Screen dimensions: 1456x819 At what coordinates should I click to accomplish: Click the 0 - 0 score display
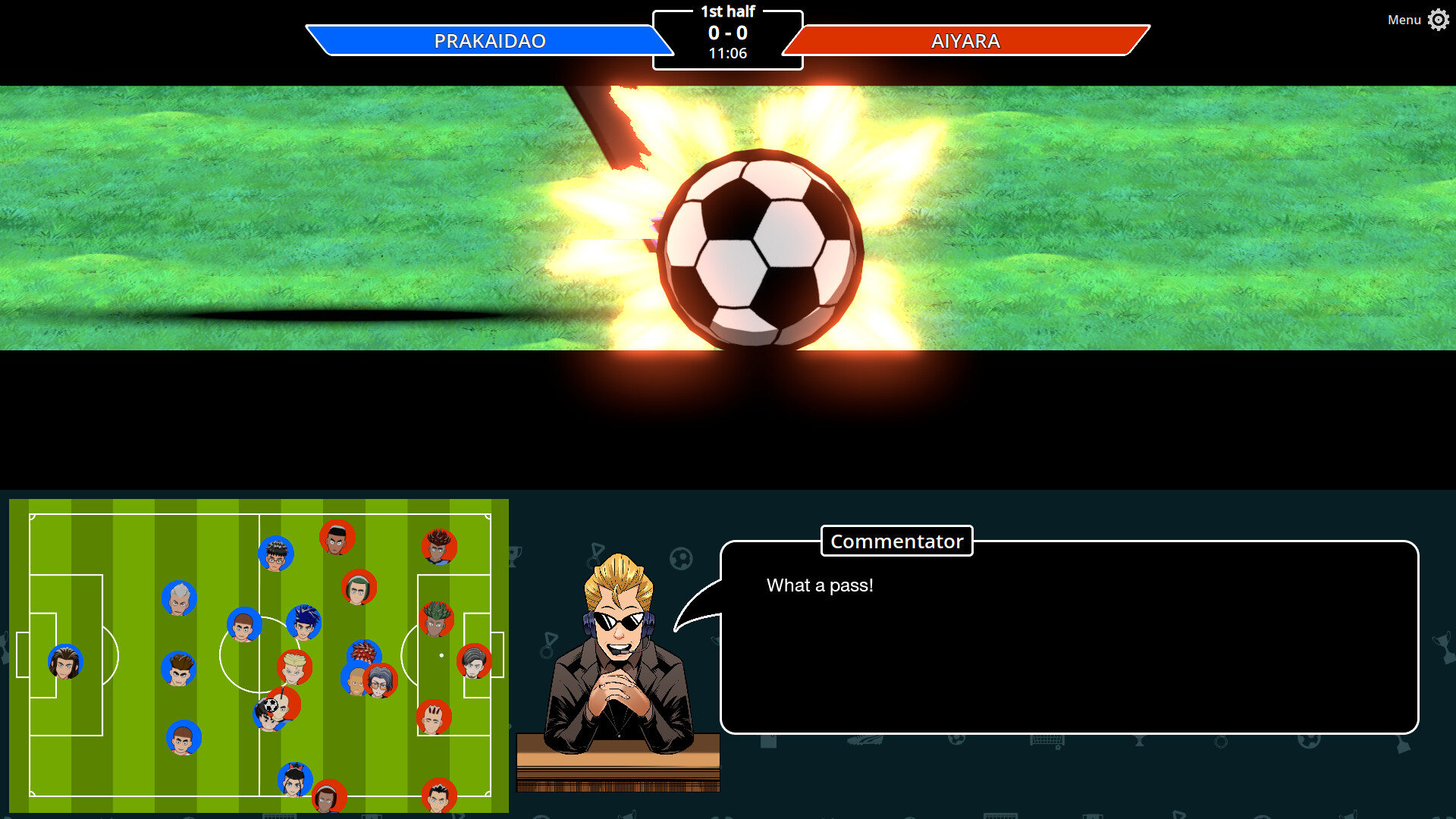pyautogui.click(x=727, y=33)
